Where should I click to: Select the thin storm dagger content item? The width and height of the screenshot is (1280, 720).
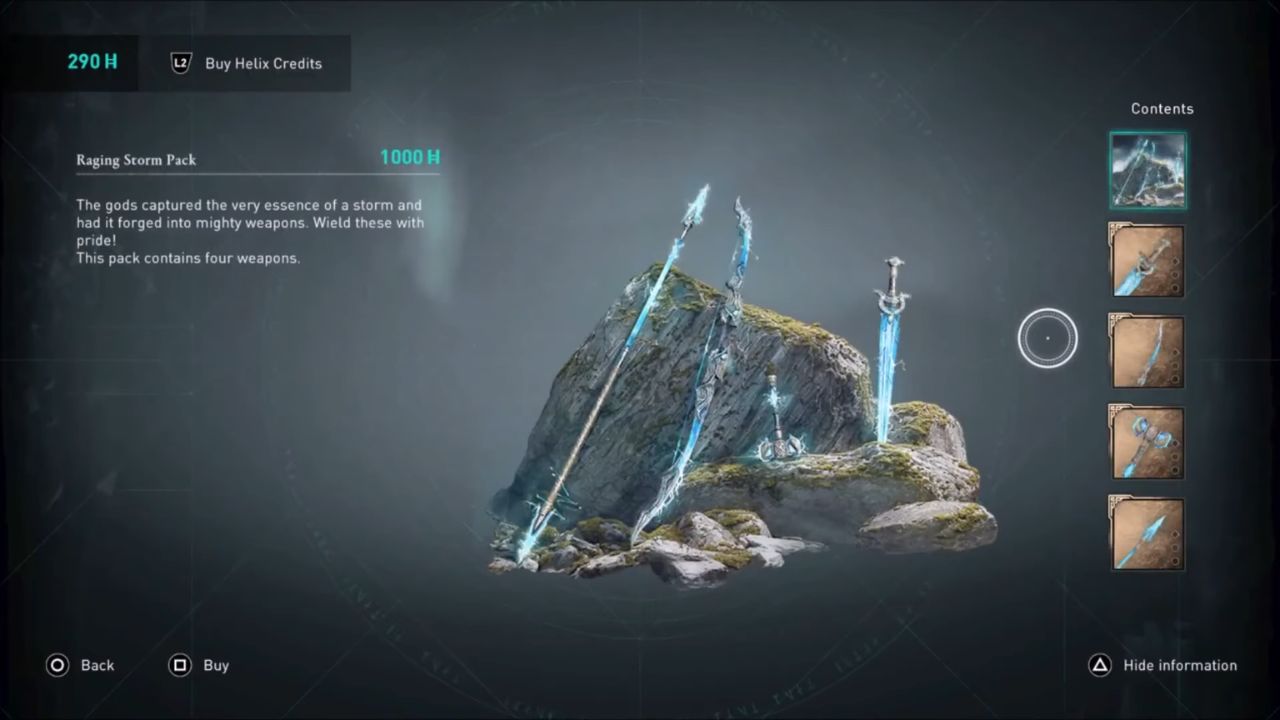1147,351
